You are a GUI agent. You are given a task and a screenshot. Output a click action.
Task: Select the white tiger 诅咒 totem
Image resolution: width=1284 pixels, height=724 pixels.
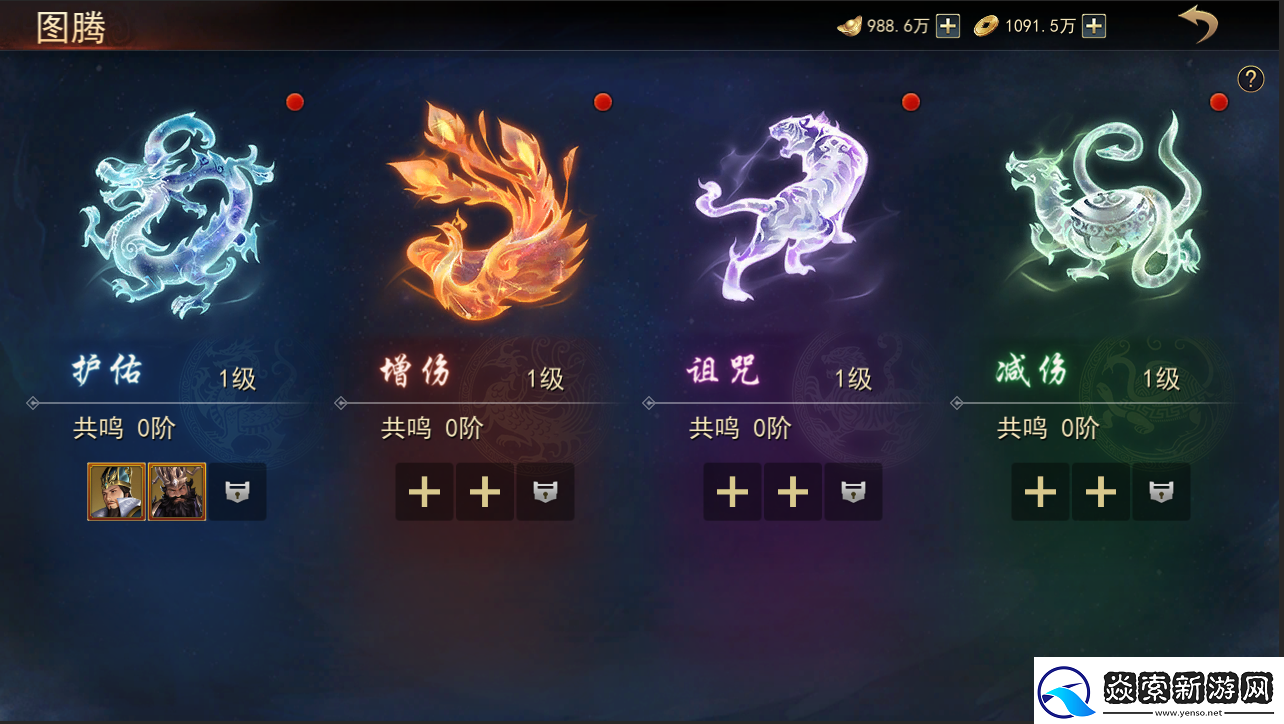pos(790,210)
